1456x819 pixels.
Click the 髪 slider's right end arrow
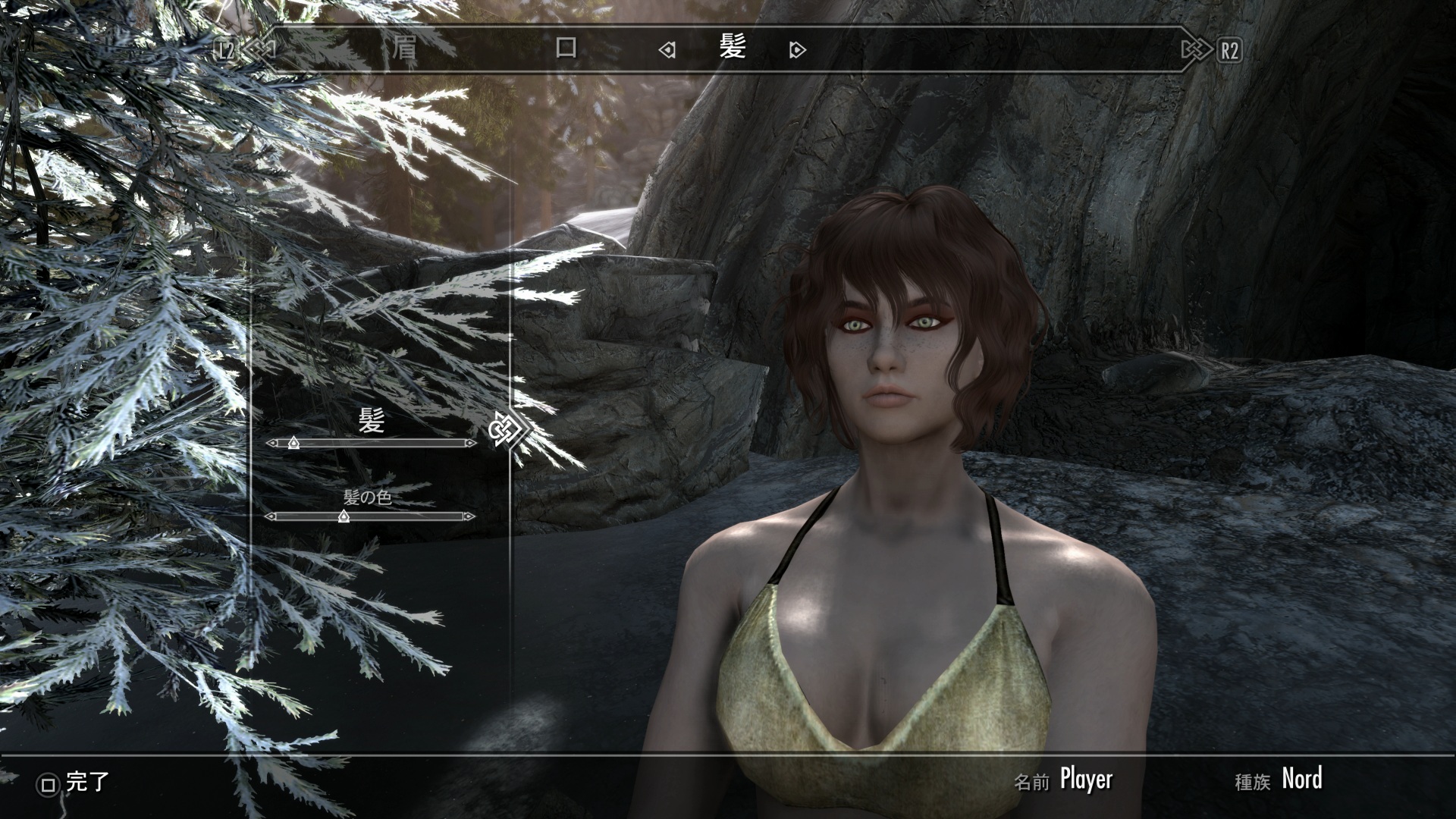pos(471,443)
